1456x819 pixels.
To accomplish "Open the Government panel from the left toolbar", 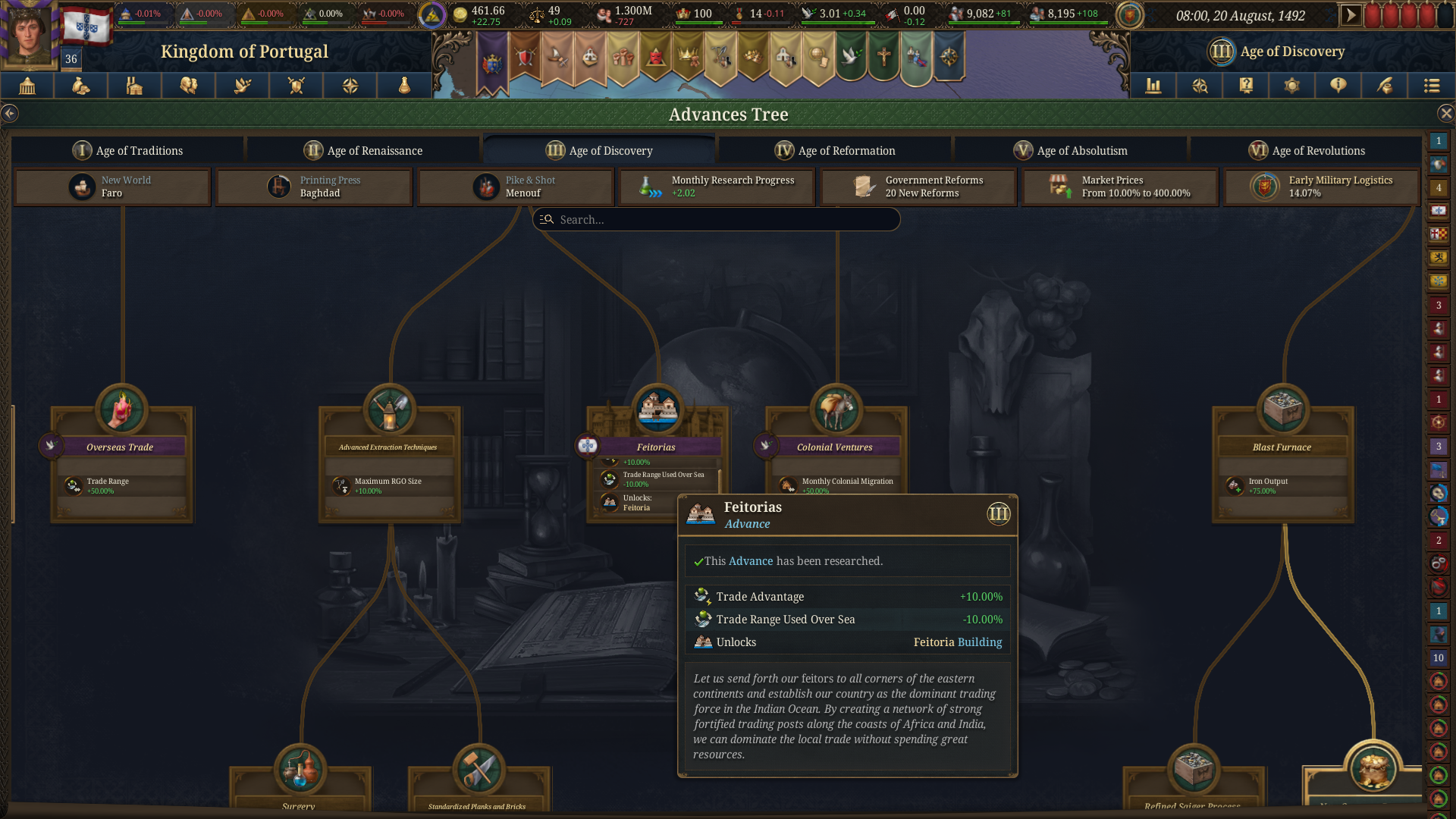I will pos(27,86).
